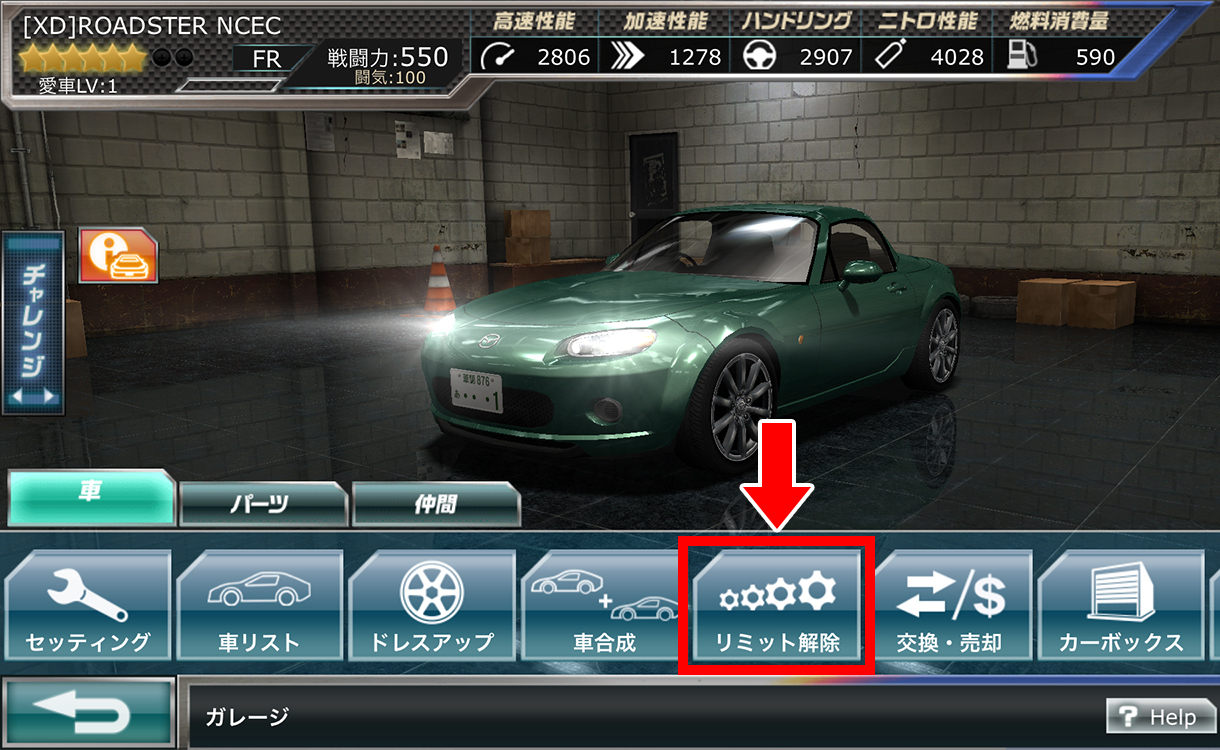The width and height of the screenshot is (1220, 750).
Task: Switch to the 仲間 teammates tab
Action: [436, 503]
